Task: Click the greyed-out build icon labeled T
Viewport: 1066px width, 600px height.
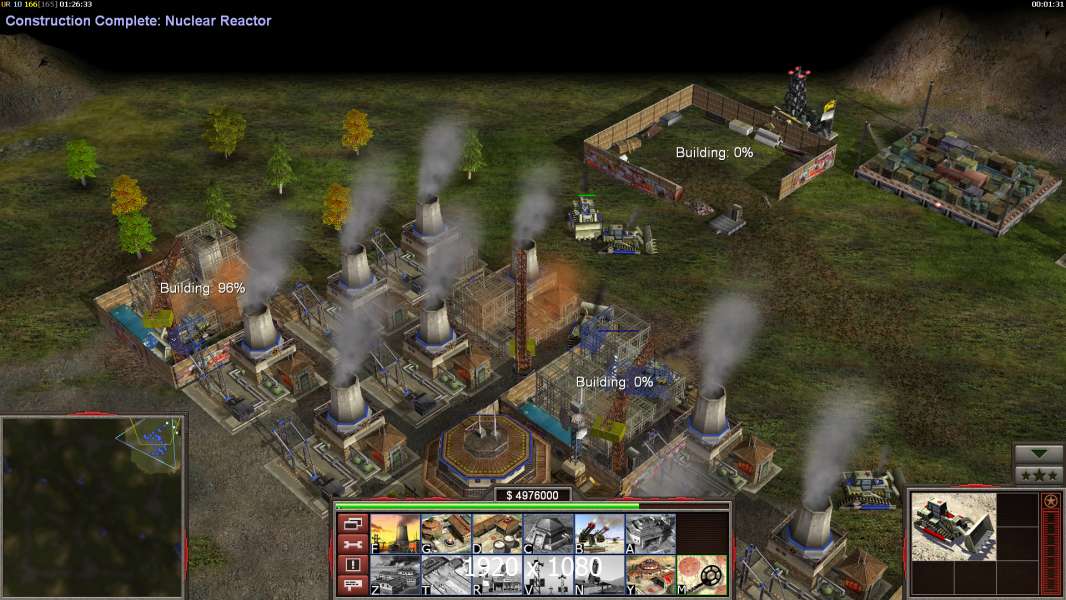Action: [446, 575]
